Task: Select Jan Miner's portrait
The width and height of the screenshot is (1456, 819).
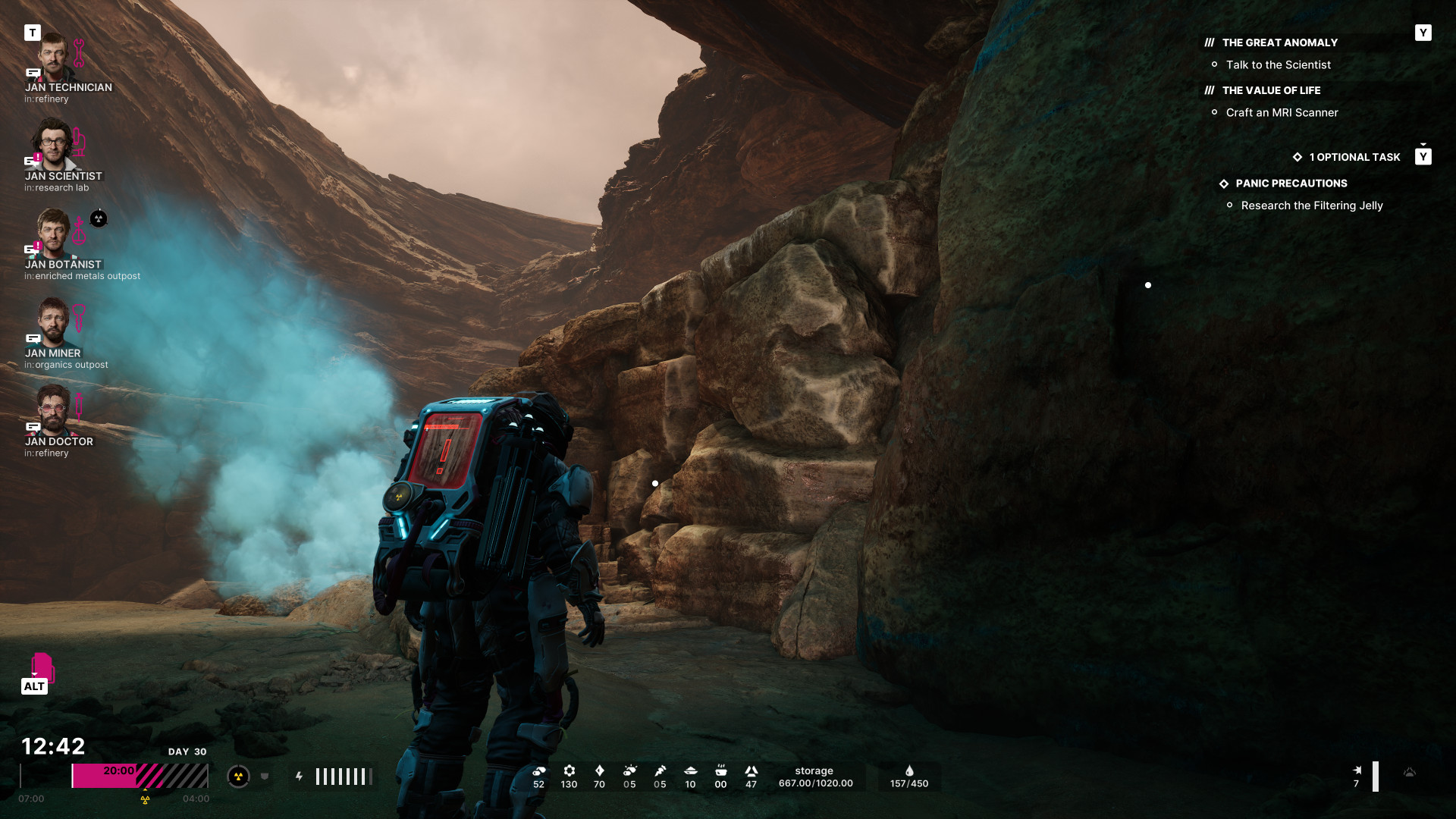Action: tap(53, 322)
